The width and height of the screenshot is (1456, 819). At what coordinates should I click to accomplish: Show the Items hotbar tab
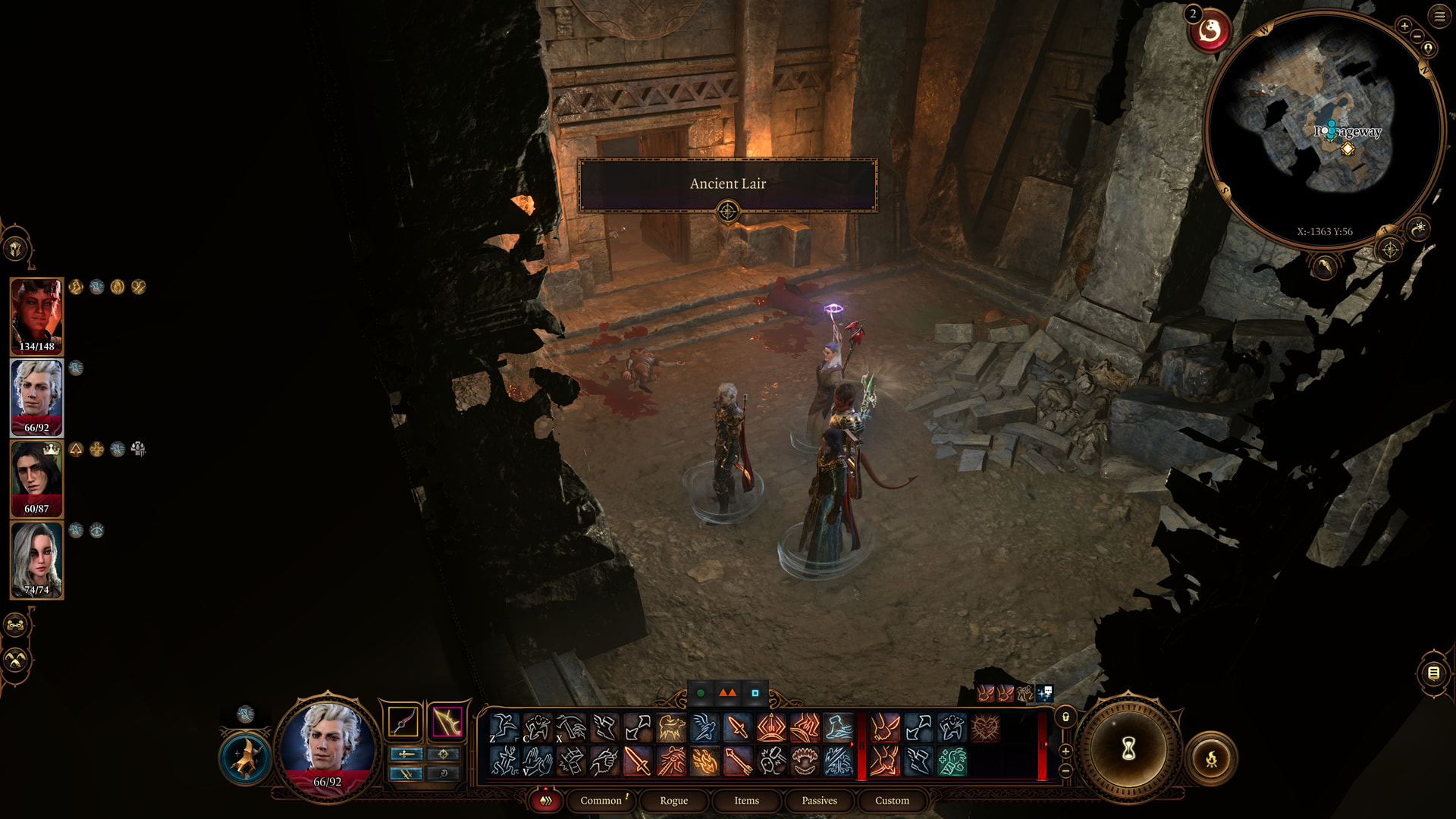746,800
